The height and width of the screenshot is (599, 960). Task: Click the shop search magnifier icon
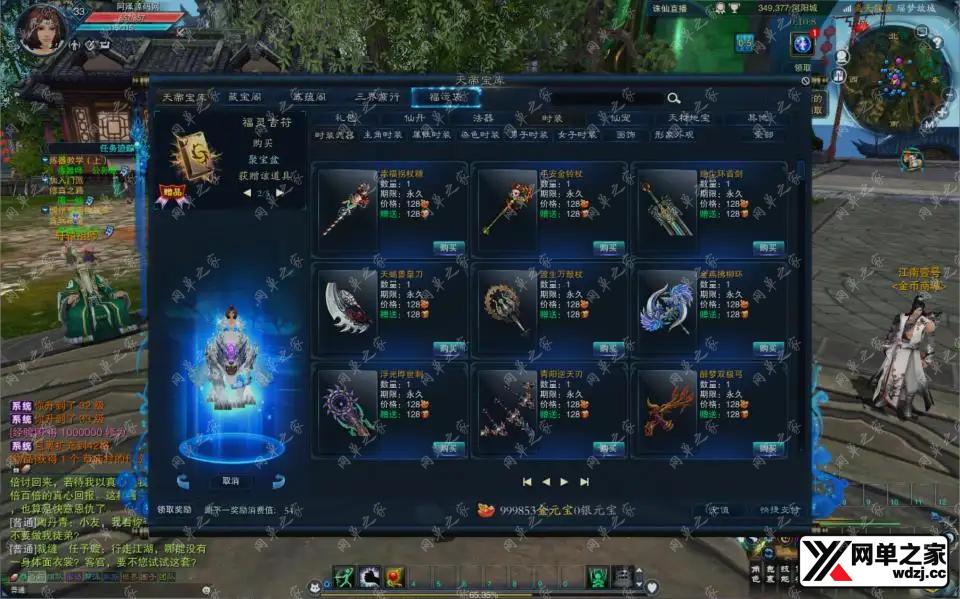click(x=674, y=98)
